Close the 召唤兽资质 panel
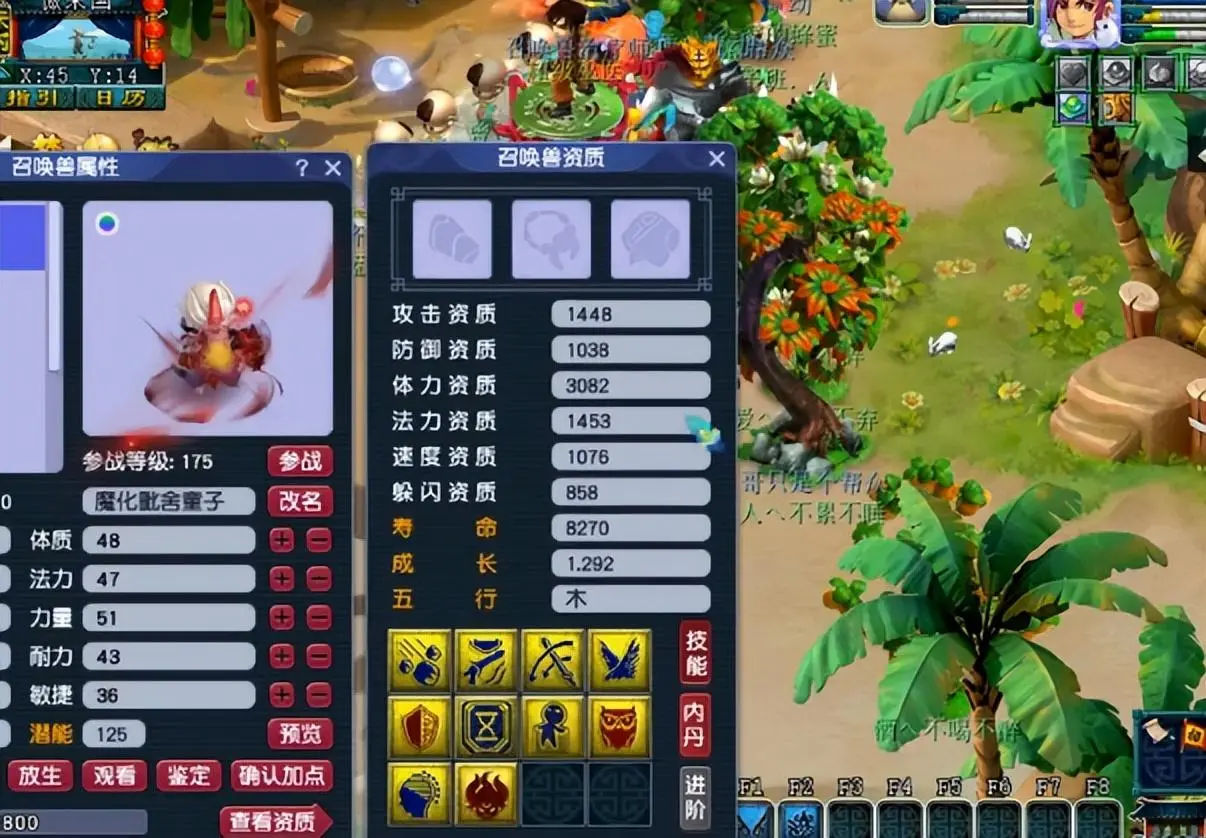The height and width of the screenshot is (838, 1206). pyautogui.click(x=716, y=159)
